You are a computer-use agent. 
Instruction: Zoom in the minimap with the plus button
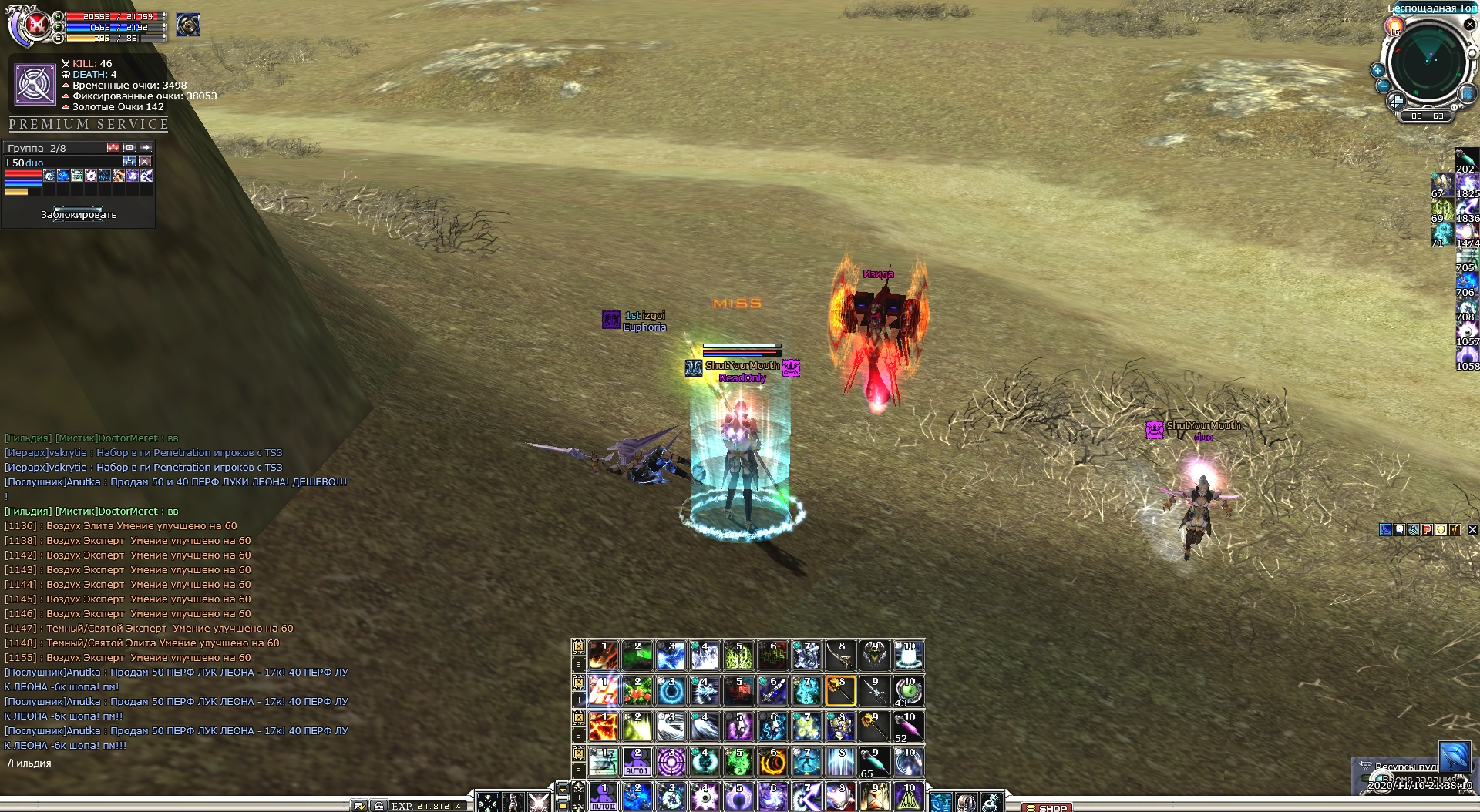[x=1377, y=70]
